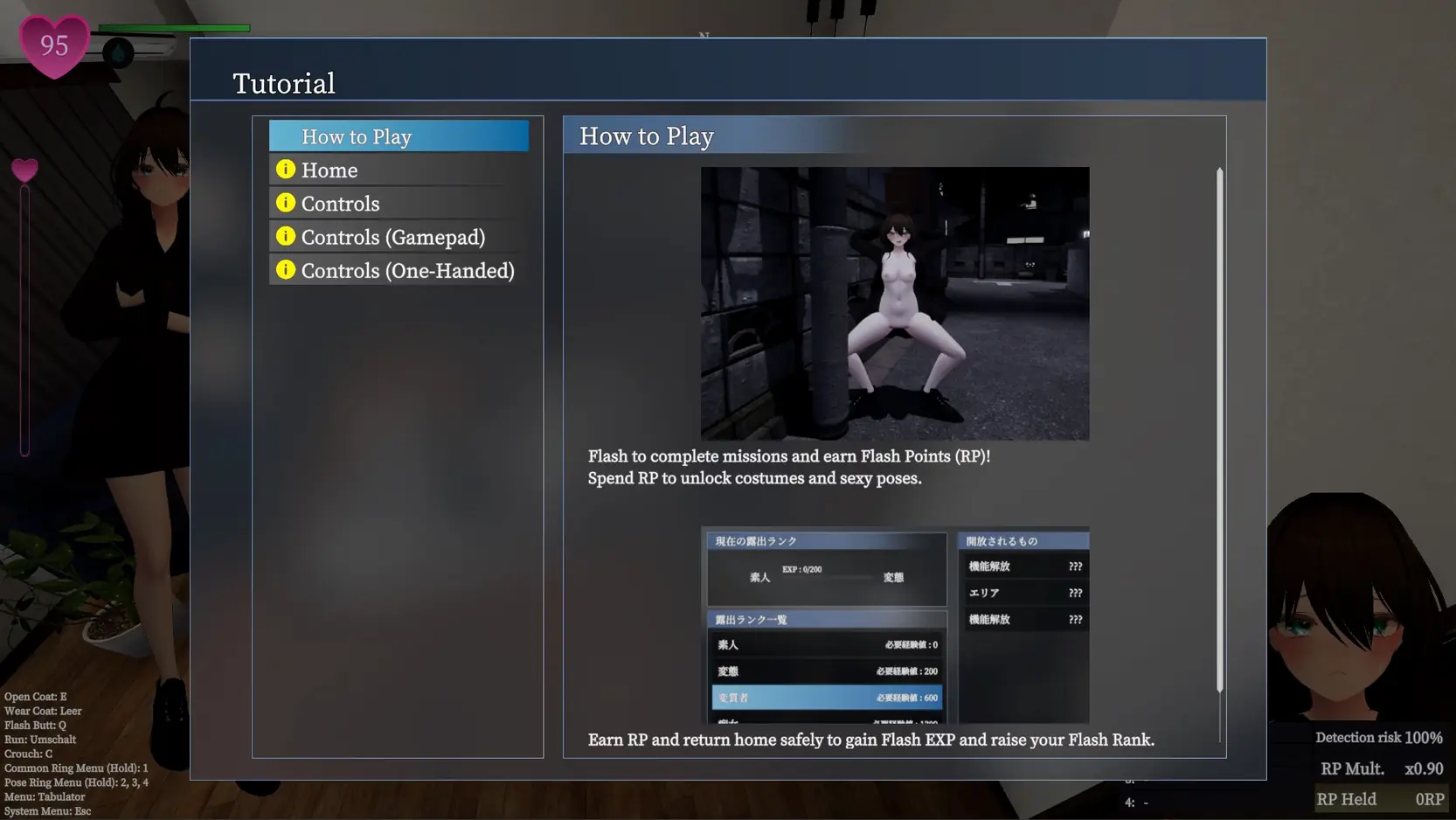This screenshot has height=820, width=1456.
Task: Select the How to Play entry
Action: click(399, 136)
